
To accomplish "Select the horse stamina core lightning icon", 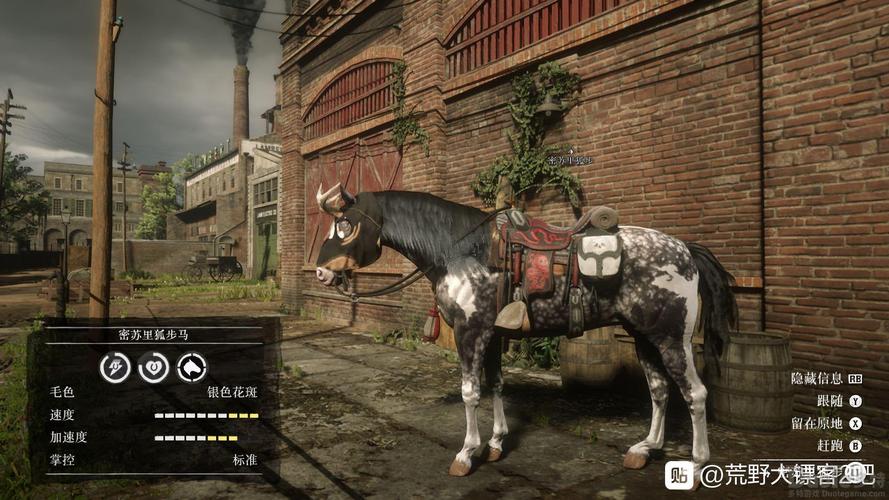I will [x=115, y=367].
